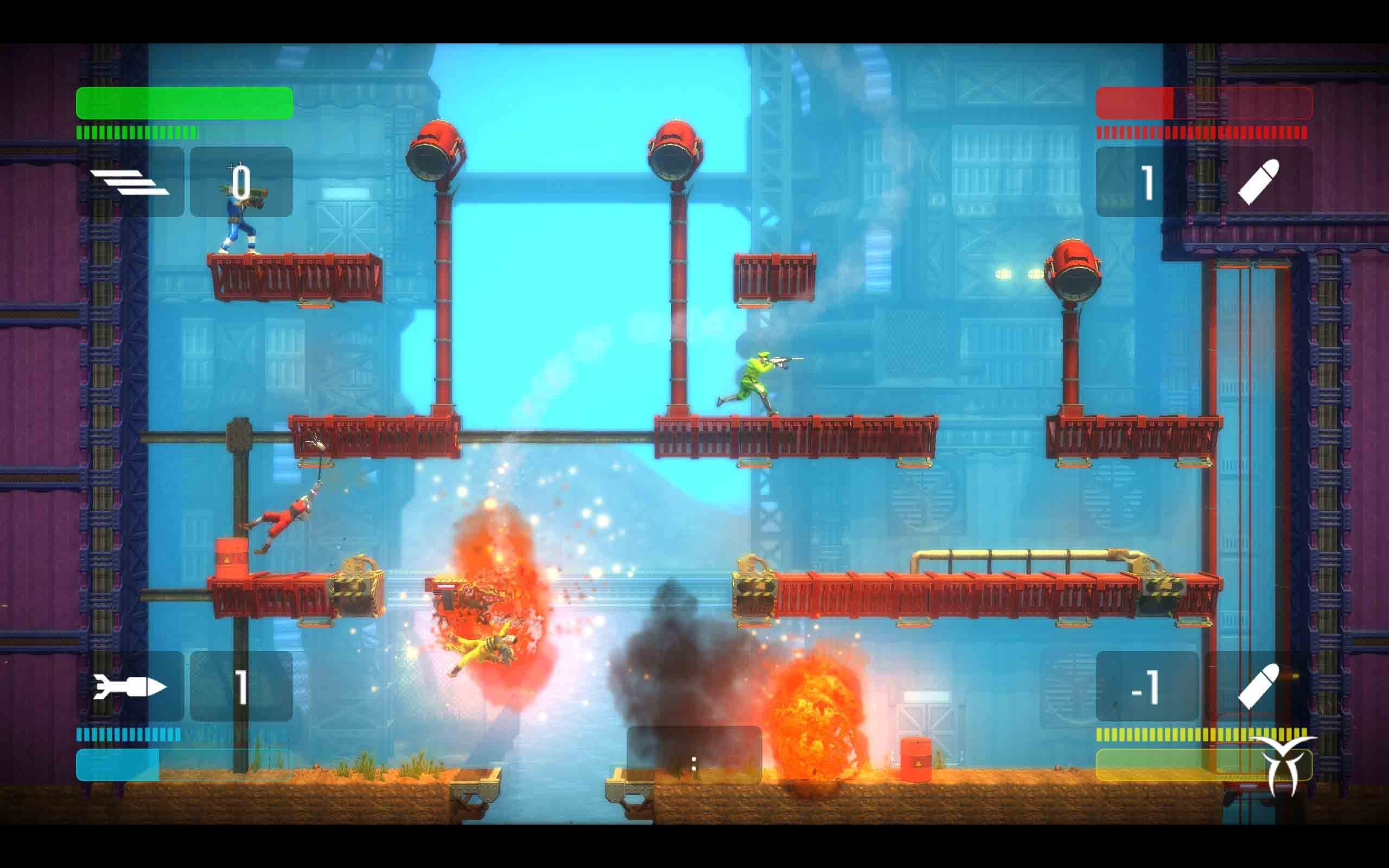Viewport: 1389px width, 868px height.
Task: Choose the red player's bullet weapon icon
Action: click(1259, 182)
